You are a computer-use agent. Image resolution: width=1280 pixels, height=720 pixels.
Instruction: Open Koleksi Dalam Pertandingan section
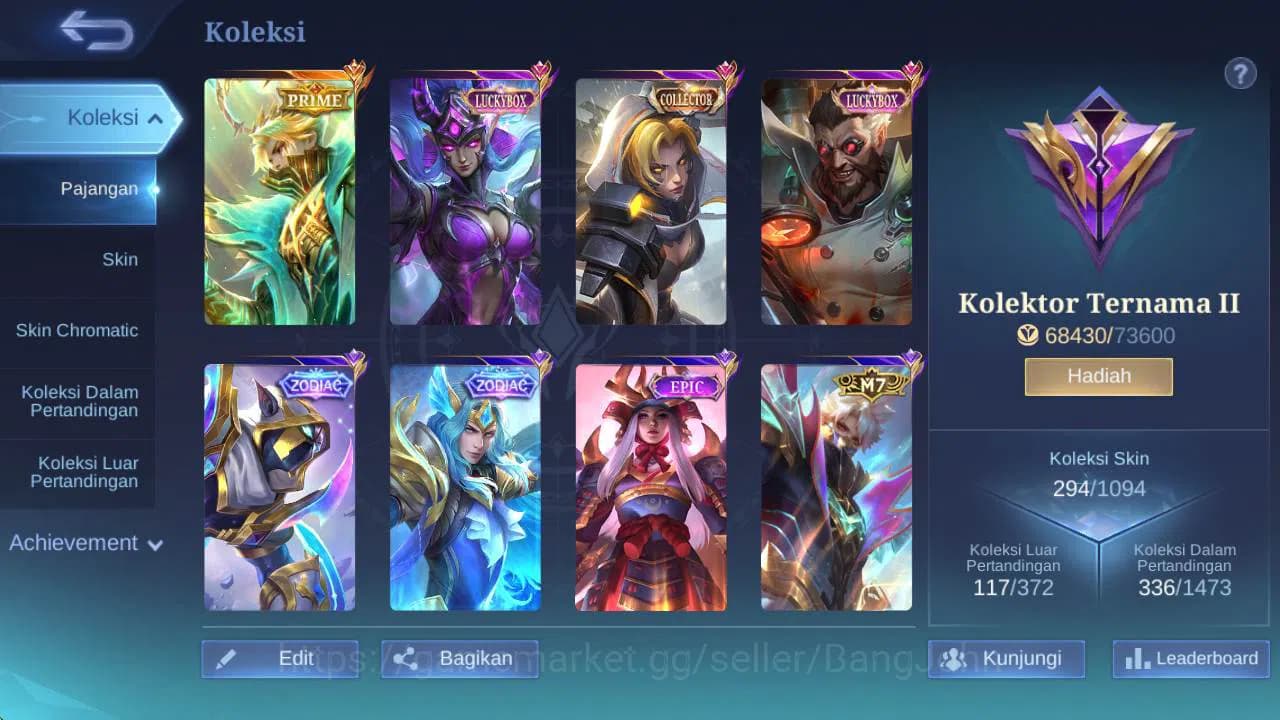78,401
